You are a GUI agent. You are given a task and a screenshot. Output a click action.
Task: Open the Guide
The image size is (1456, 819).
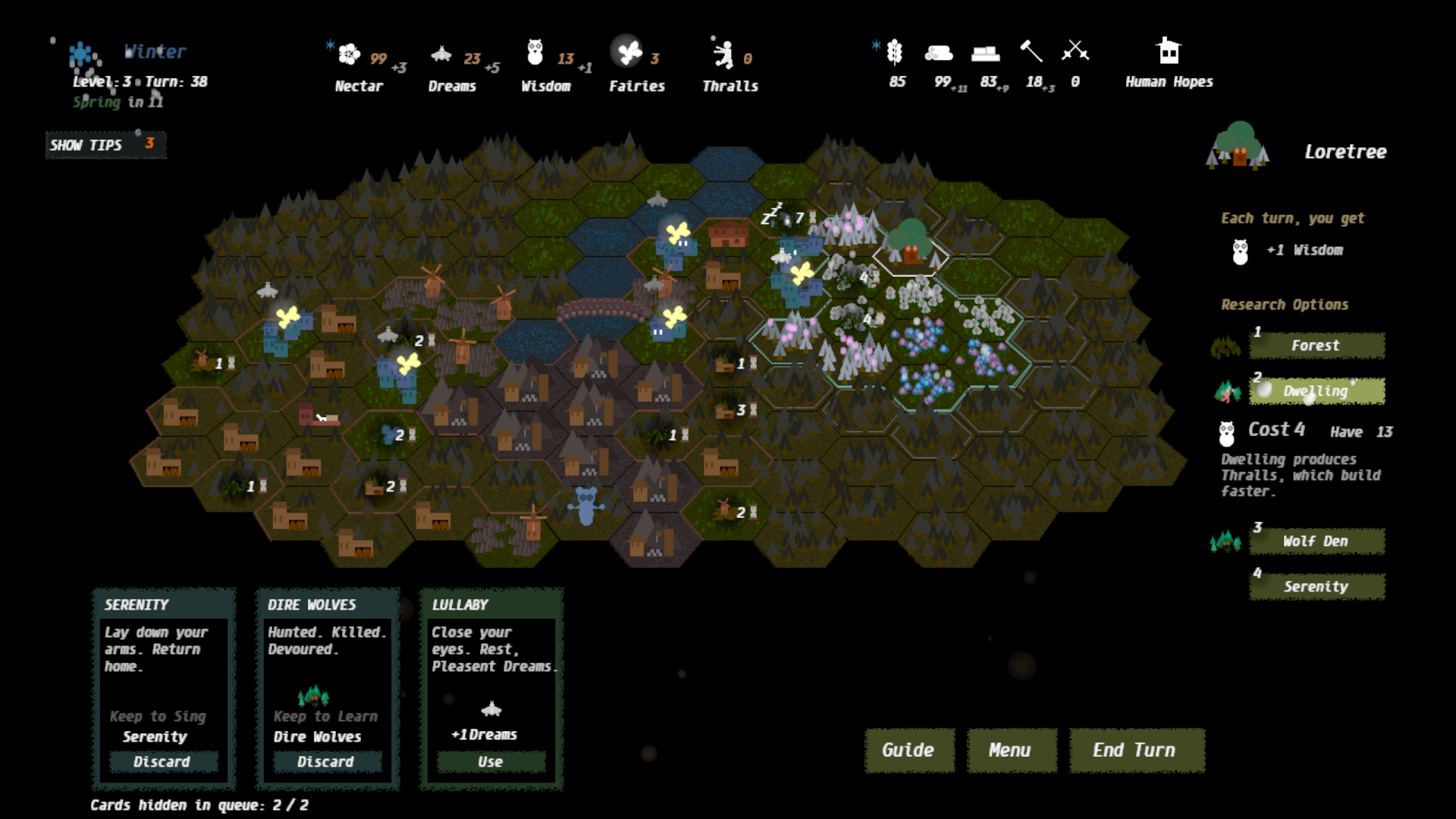pyautogui.click(x=908, y=750)
